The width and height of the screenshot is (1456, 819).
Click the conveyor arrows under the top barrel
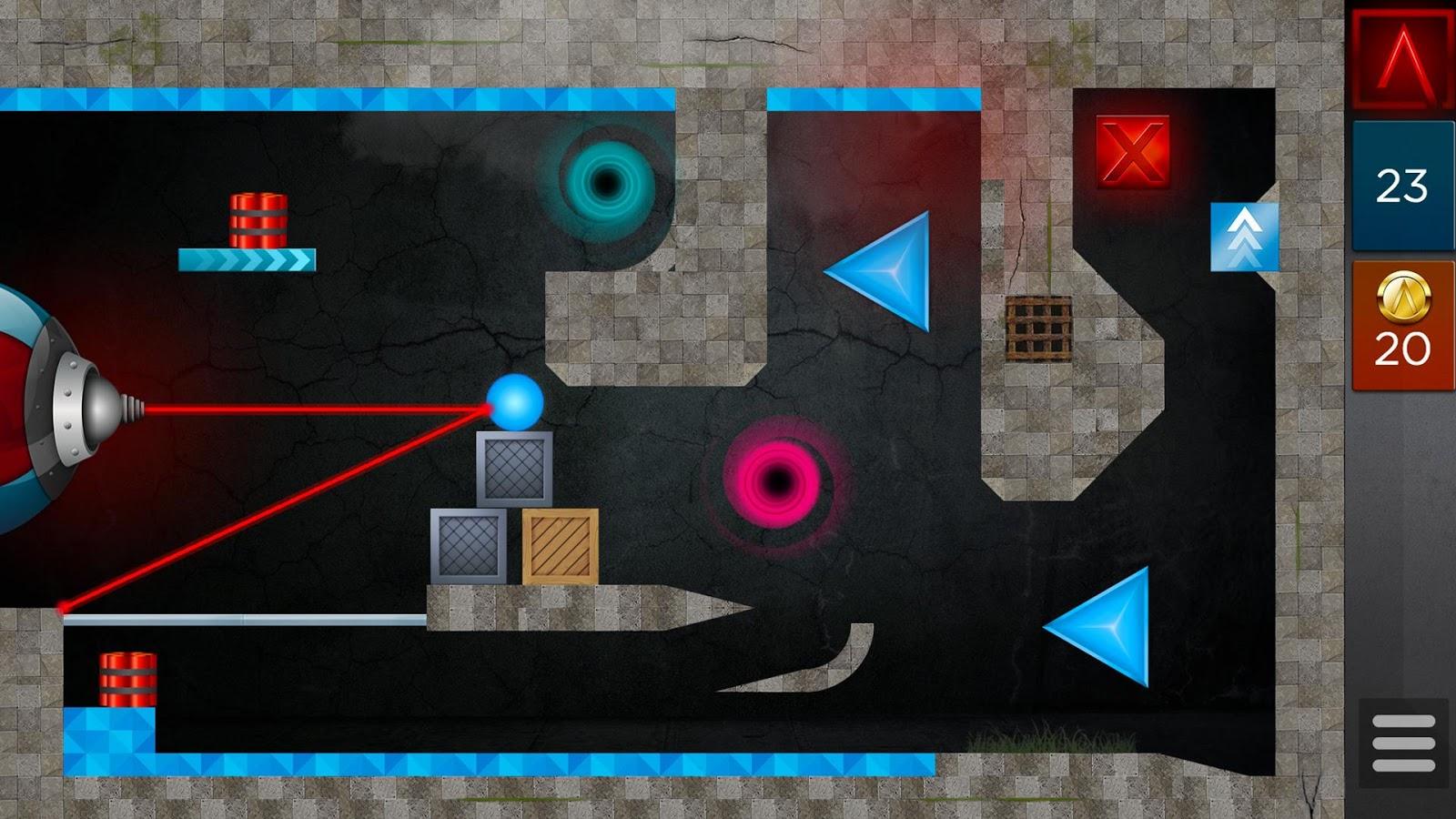[244, 262]
